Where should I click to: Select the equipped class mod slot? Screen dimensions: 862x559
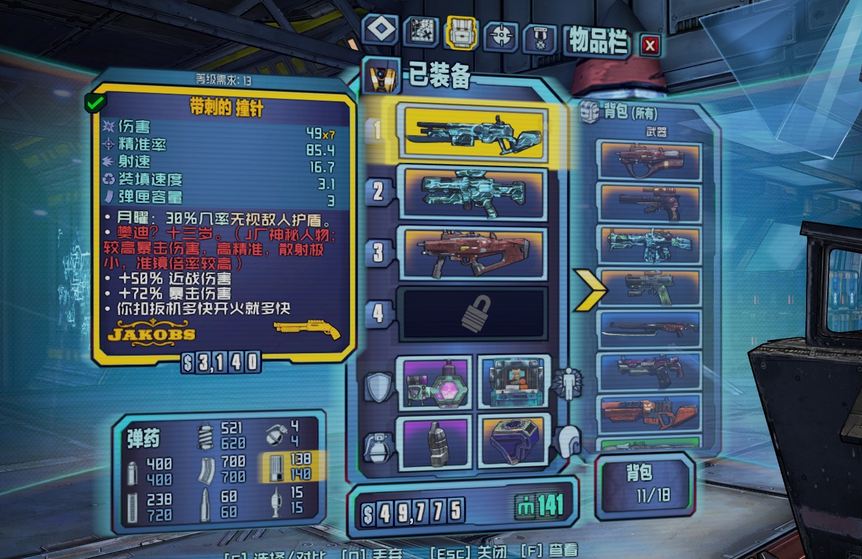click(514, 381)
